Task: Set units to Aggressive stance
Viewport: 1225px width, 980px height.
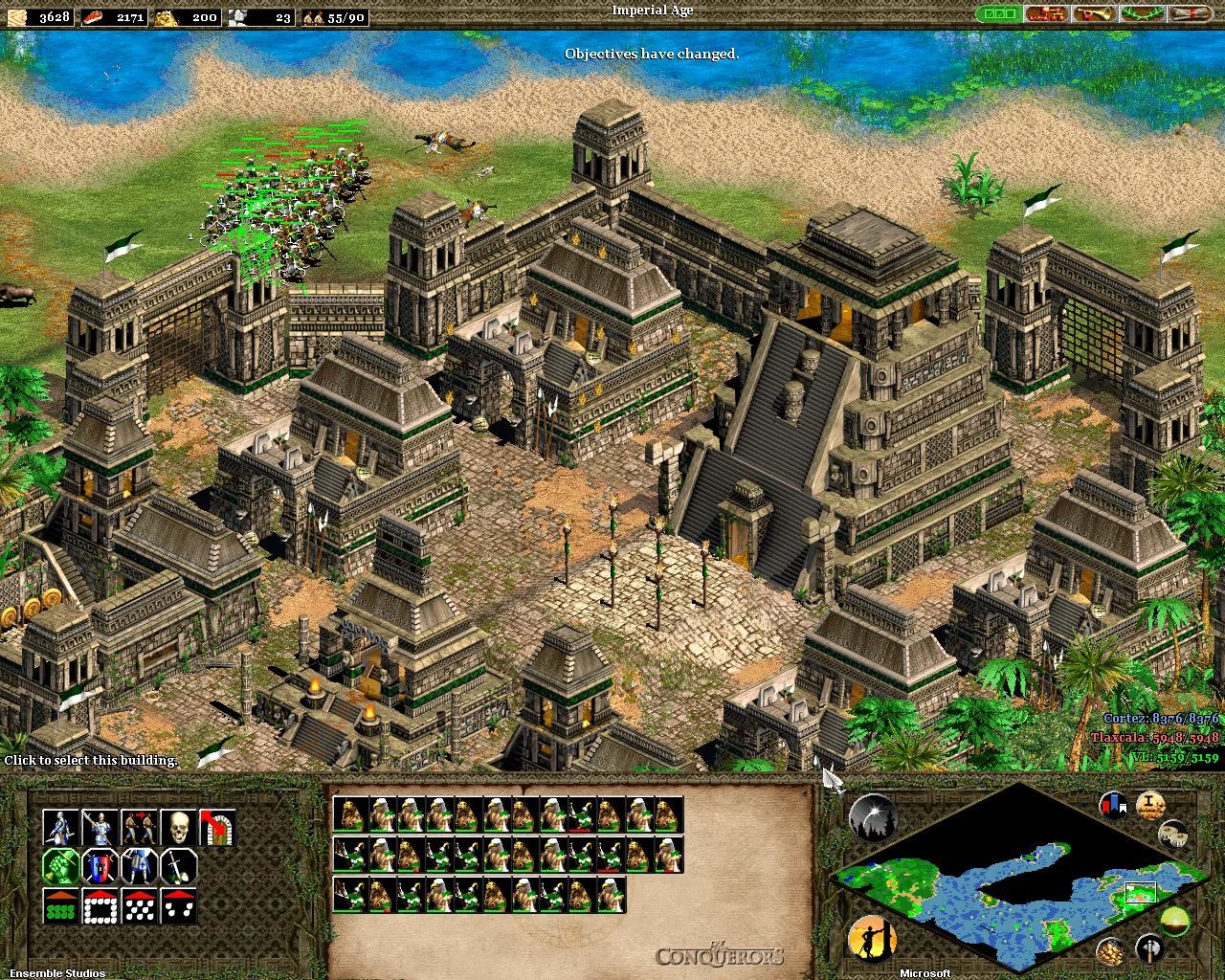Action: (60, 867)
